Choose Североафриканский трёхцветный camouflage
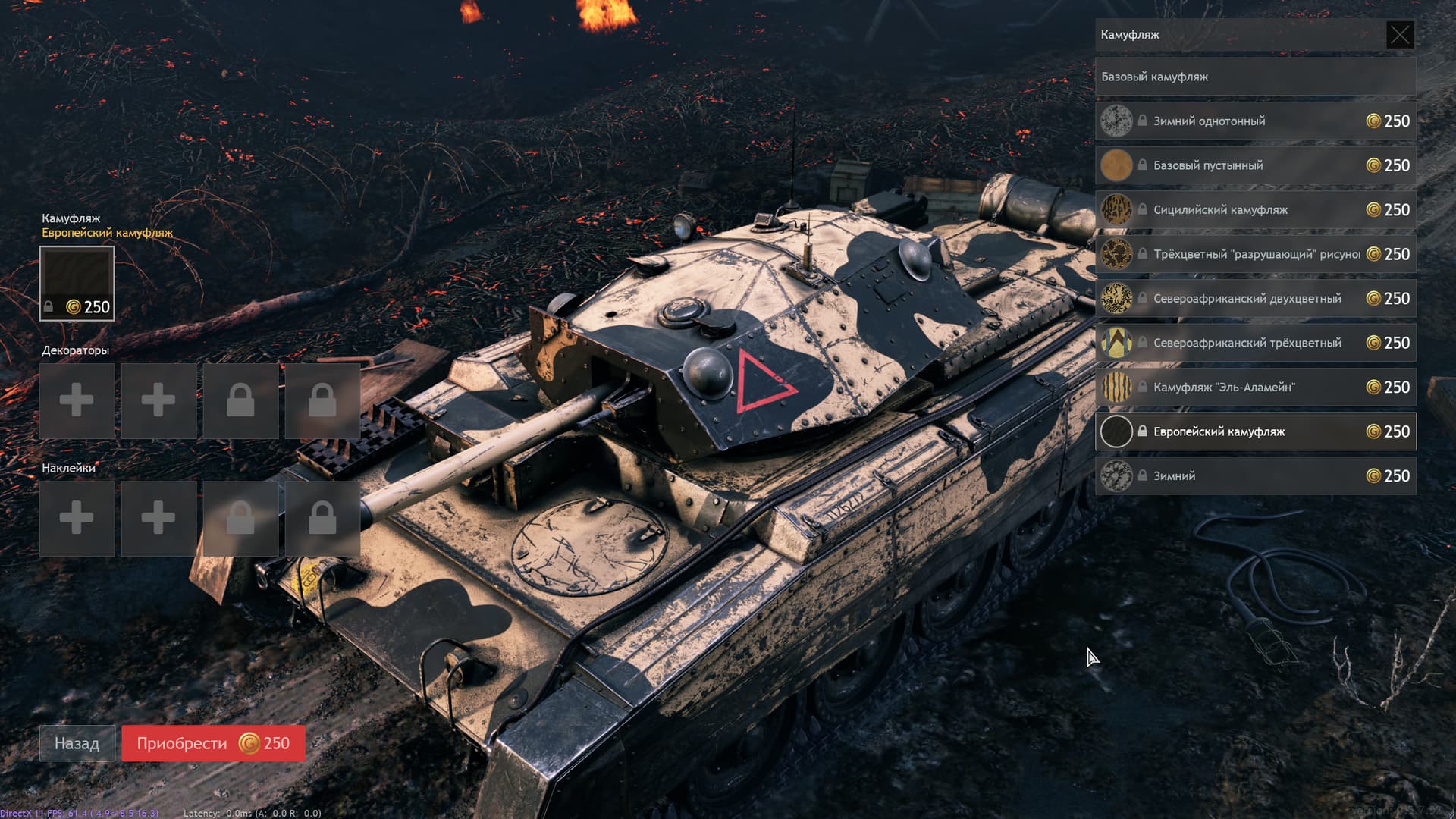 click(x=1255, y=343)
